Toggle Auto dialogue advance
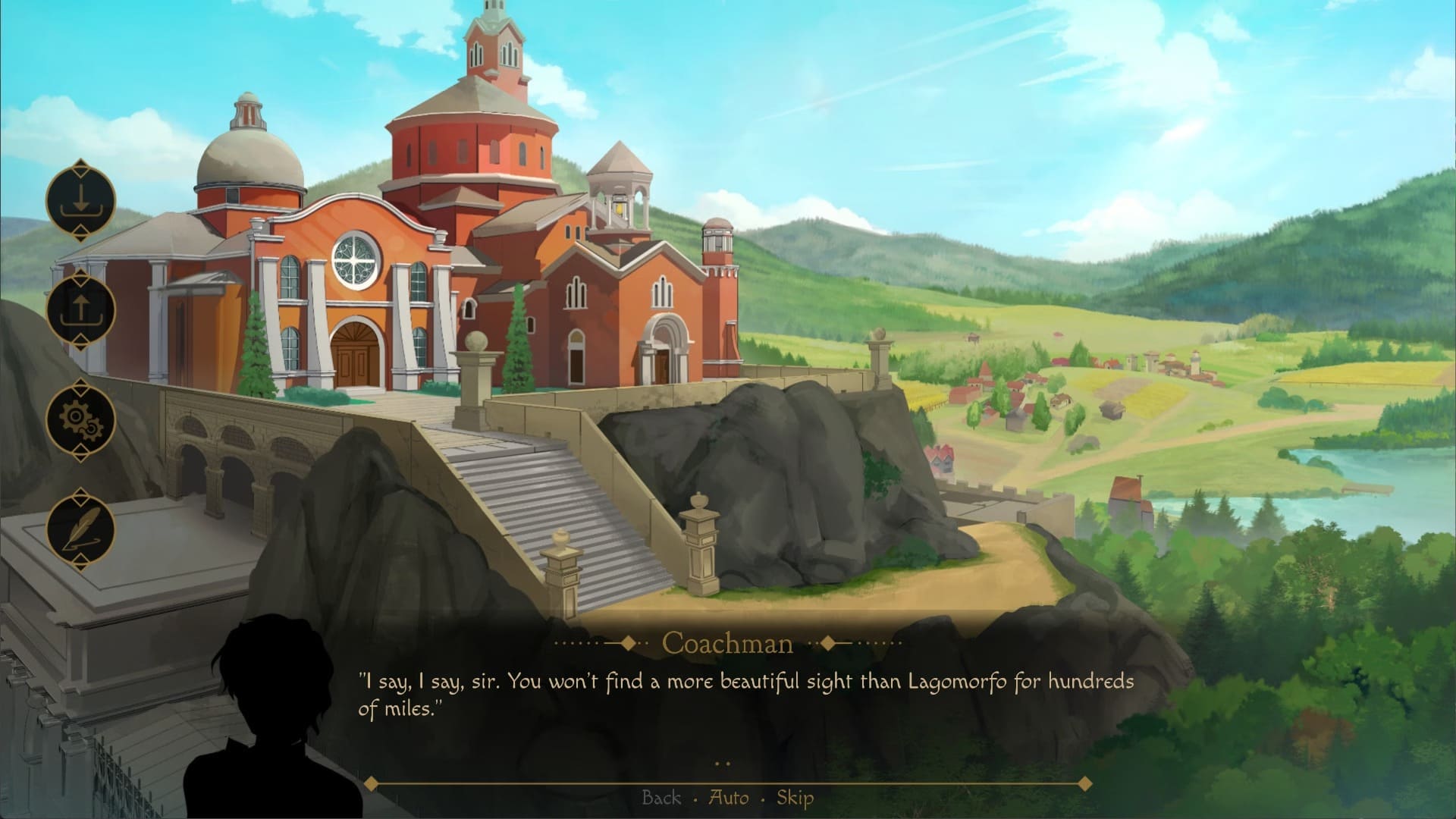This screenshot has width=1456, height=819. coord(728,798)
